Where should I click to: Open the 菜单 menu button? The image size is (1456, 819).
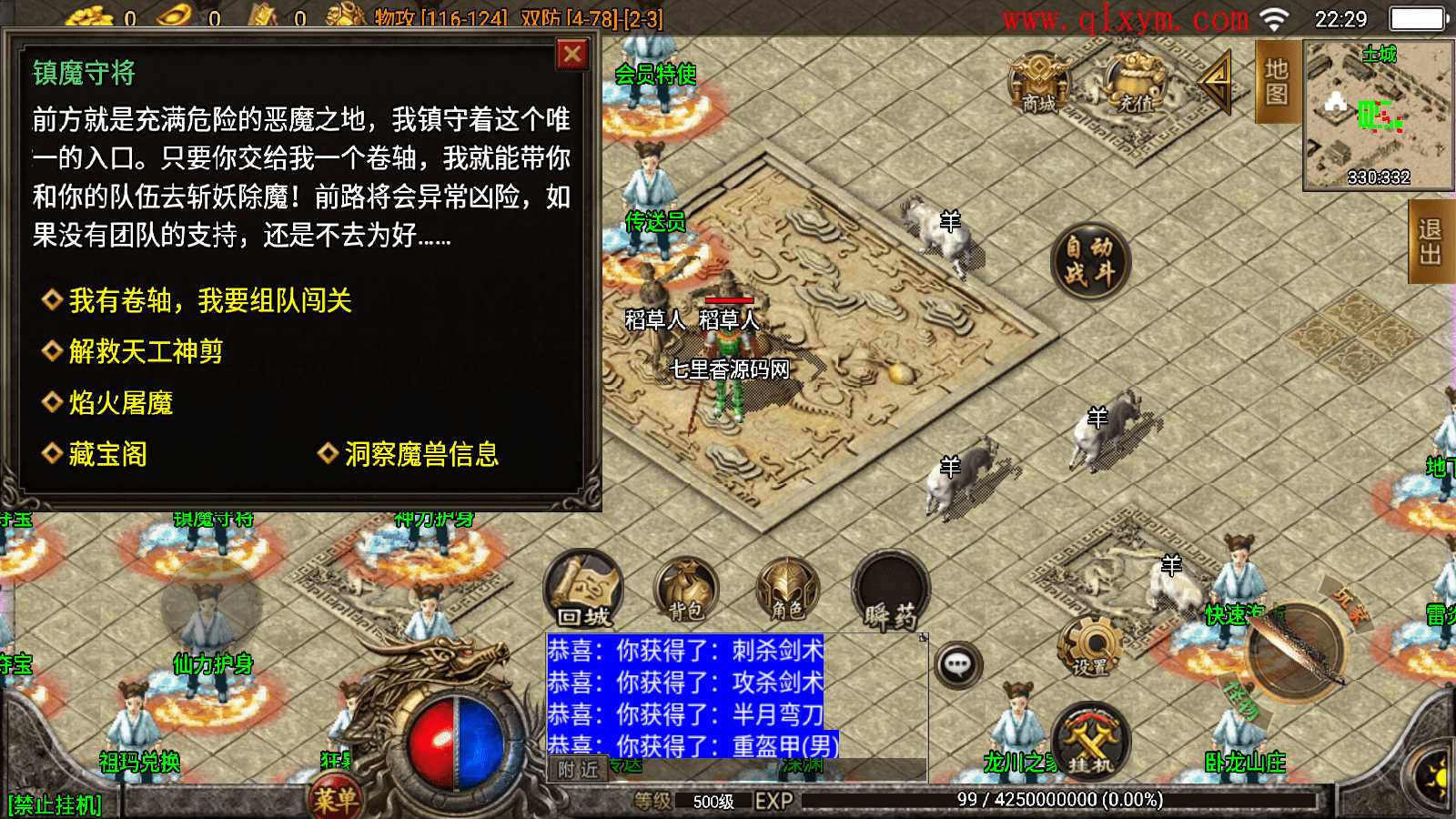(337, 794)
